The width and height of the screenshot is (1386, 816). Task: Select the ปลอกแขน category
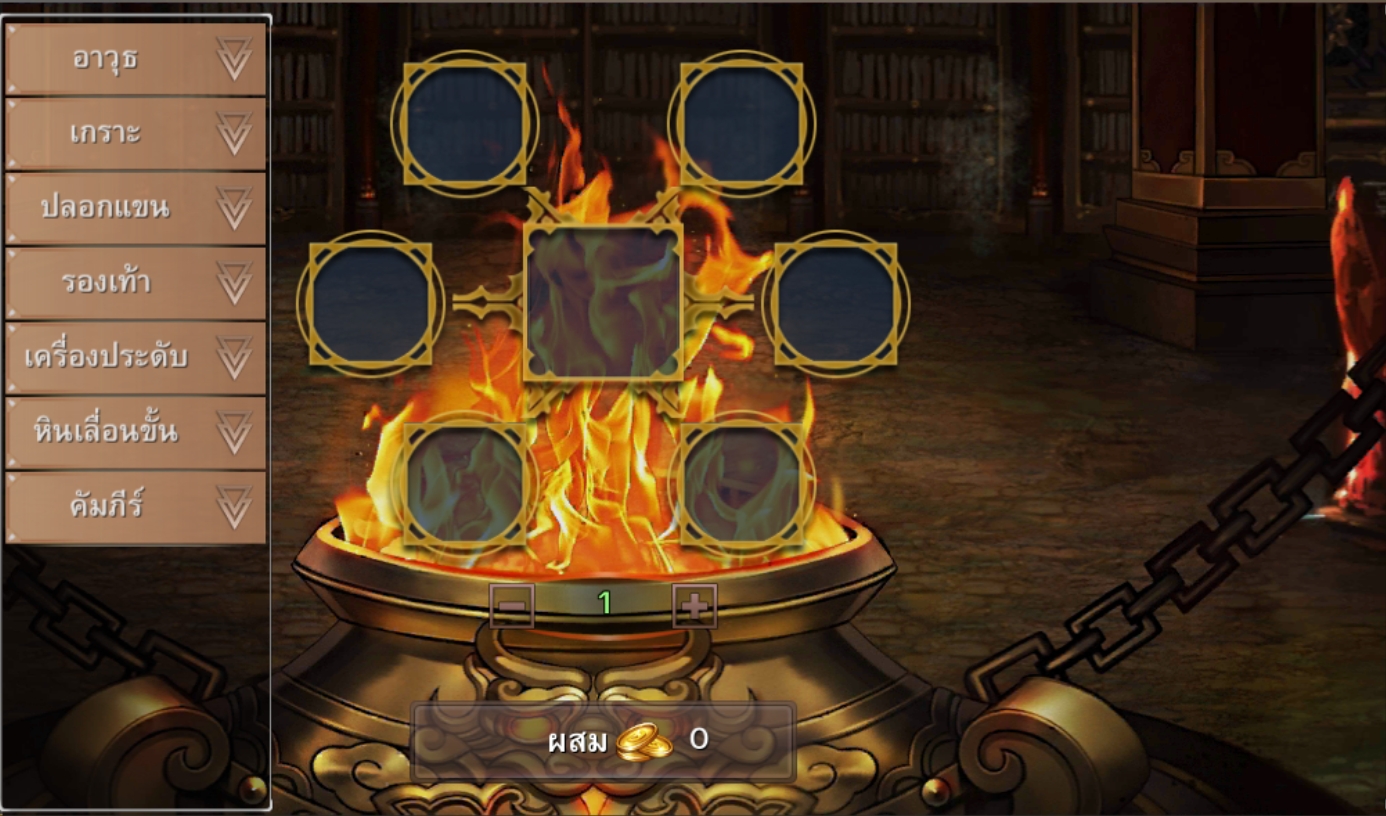[x=136, y=208]
